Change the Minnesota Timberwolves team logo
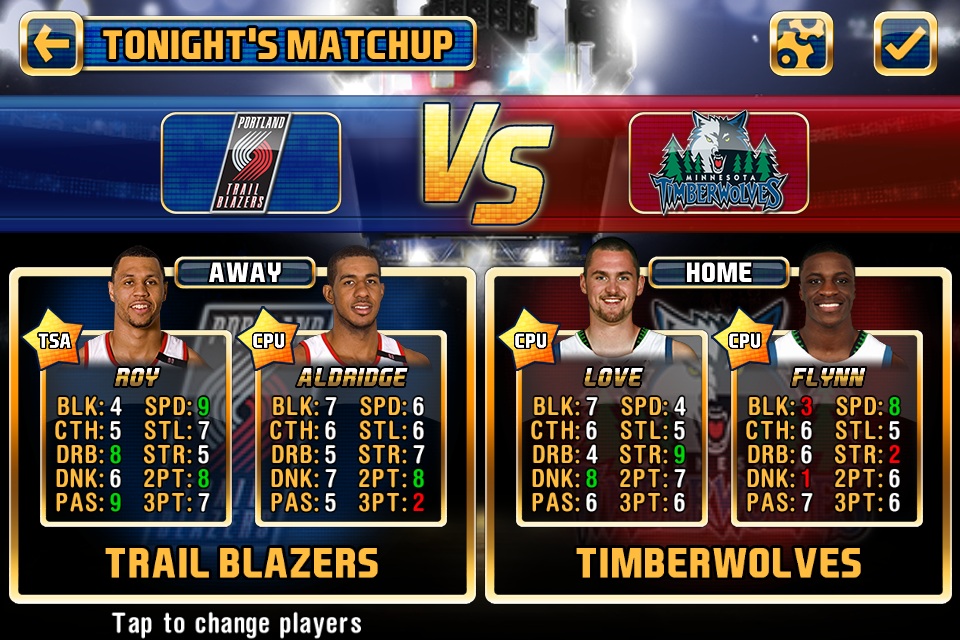 click(718, 162)
